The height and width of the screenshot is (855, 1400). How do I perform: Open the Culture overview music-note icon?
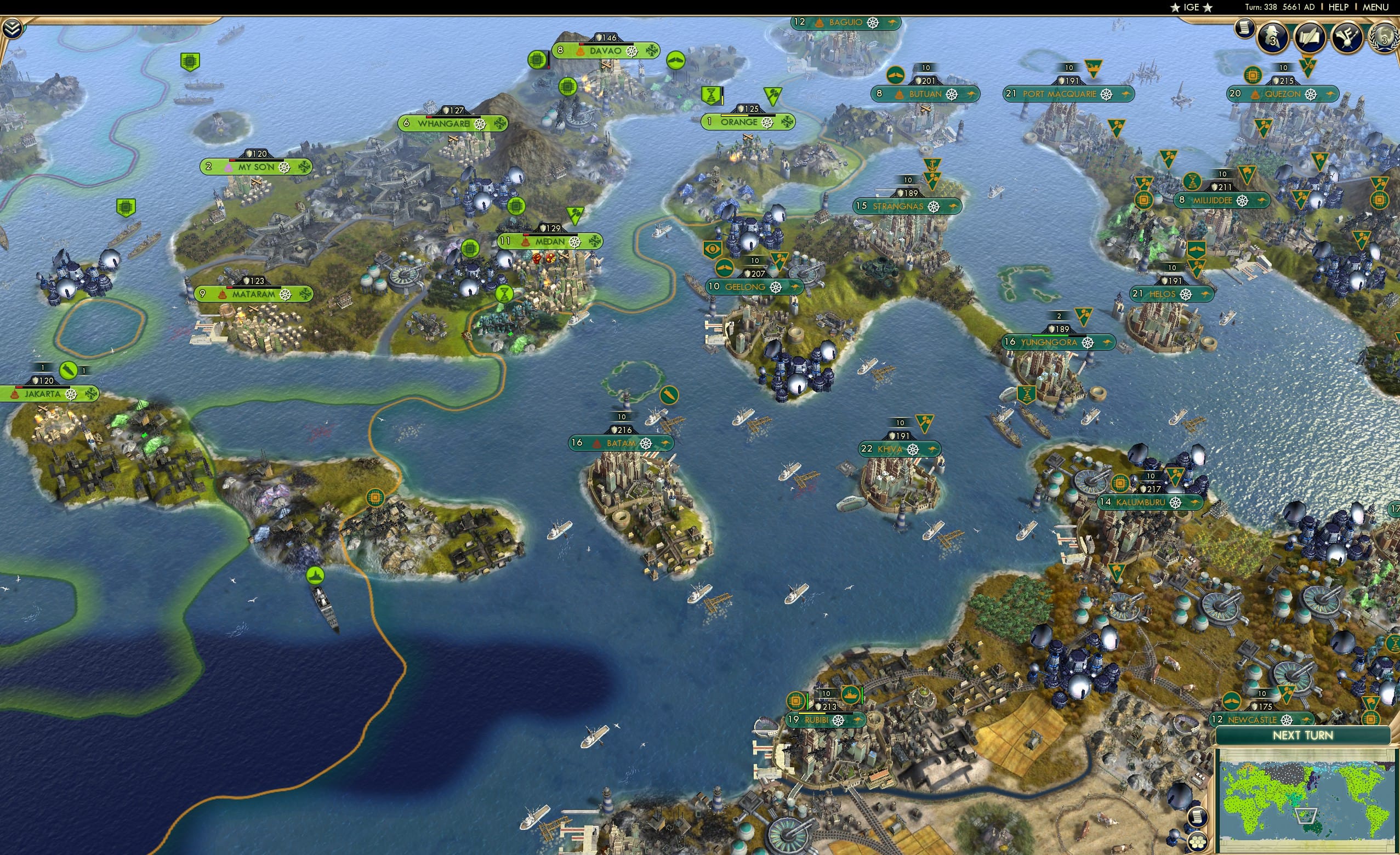[1348, 37]
